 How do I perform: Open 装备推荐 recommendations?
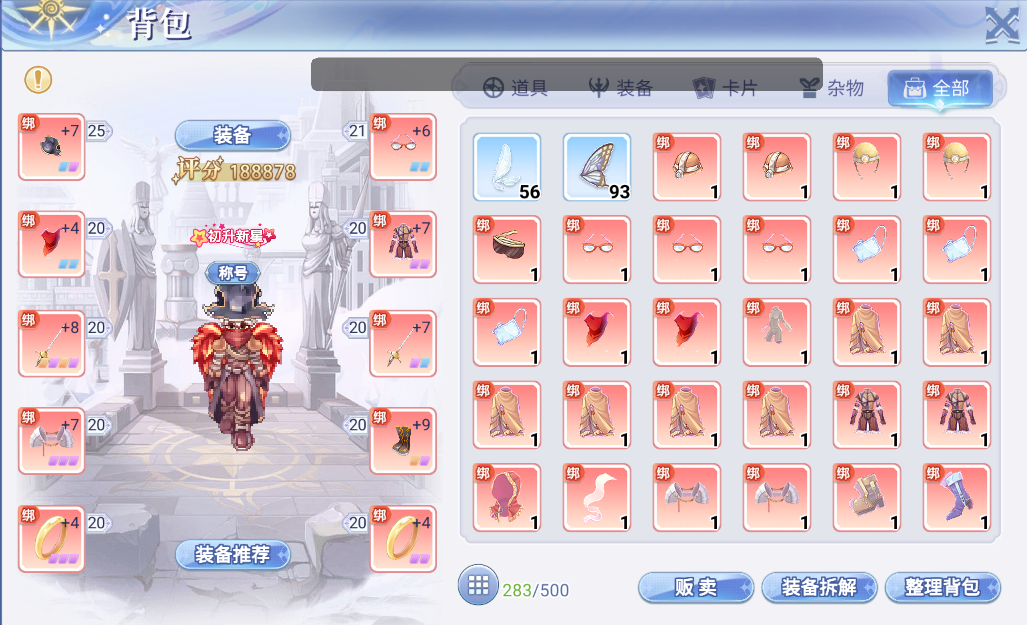[x=232, y=555]
